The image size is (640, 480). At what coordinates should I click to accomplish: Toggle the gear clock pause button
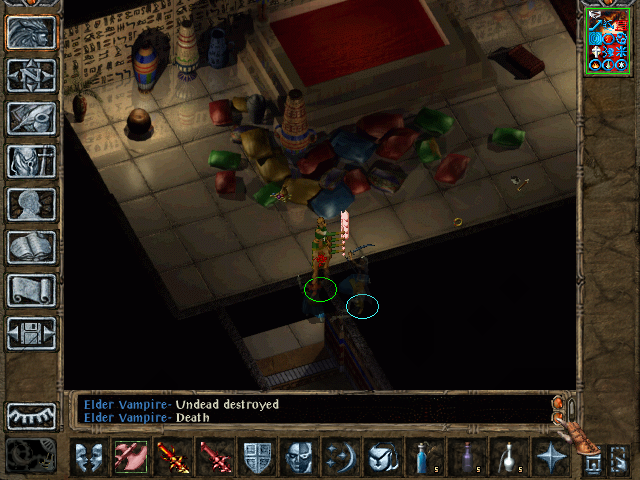click(x=31, y=455)
